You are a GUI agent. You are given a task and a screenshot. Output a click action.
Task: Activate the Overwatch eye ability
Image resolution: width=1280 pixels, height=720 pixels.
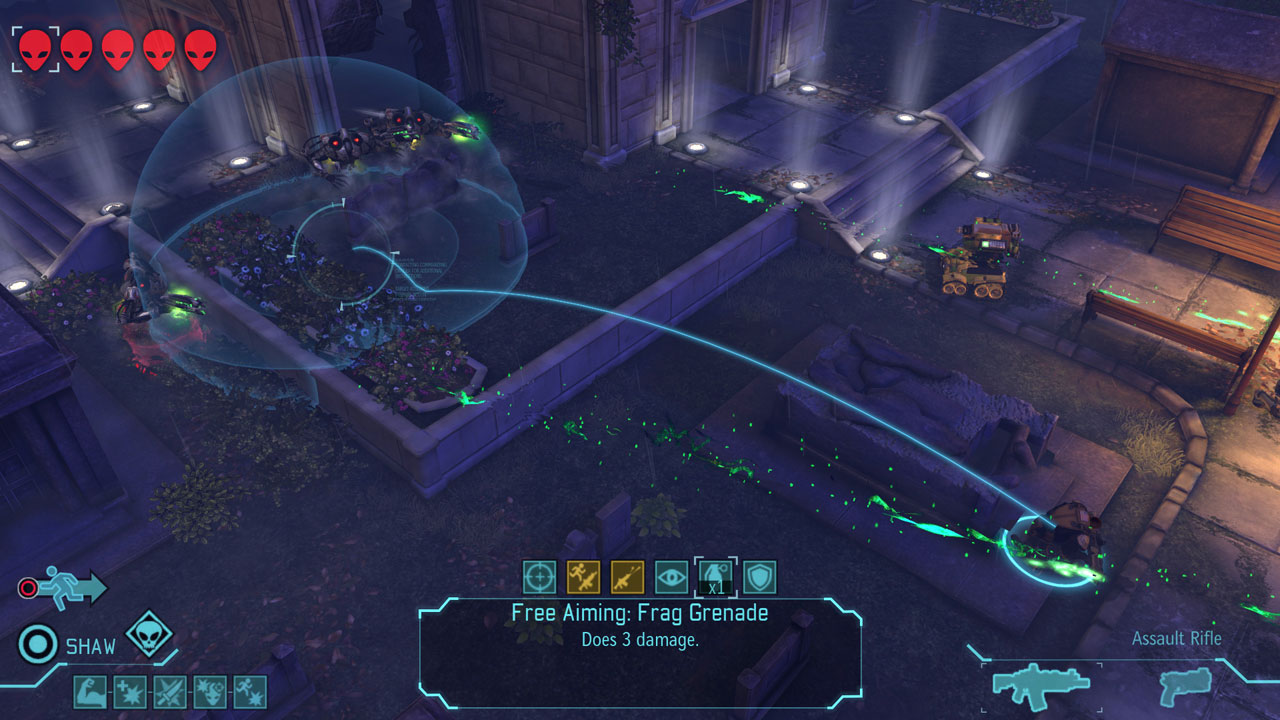click(x=671, y=577)
